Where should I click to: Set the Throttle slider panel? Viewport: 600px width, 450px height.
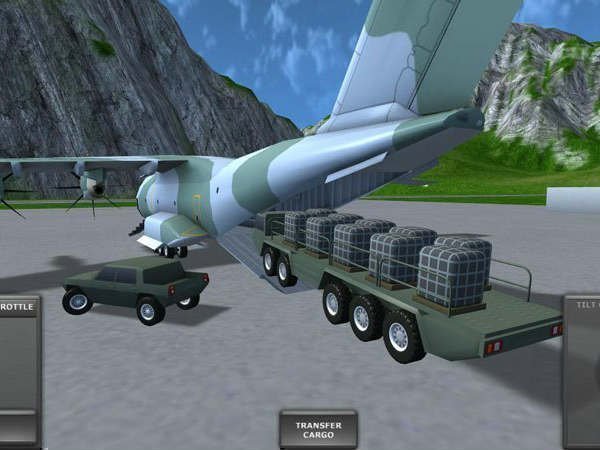[x=19, y=370]
